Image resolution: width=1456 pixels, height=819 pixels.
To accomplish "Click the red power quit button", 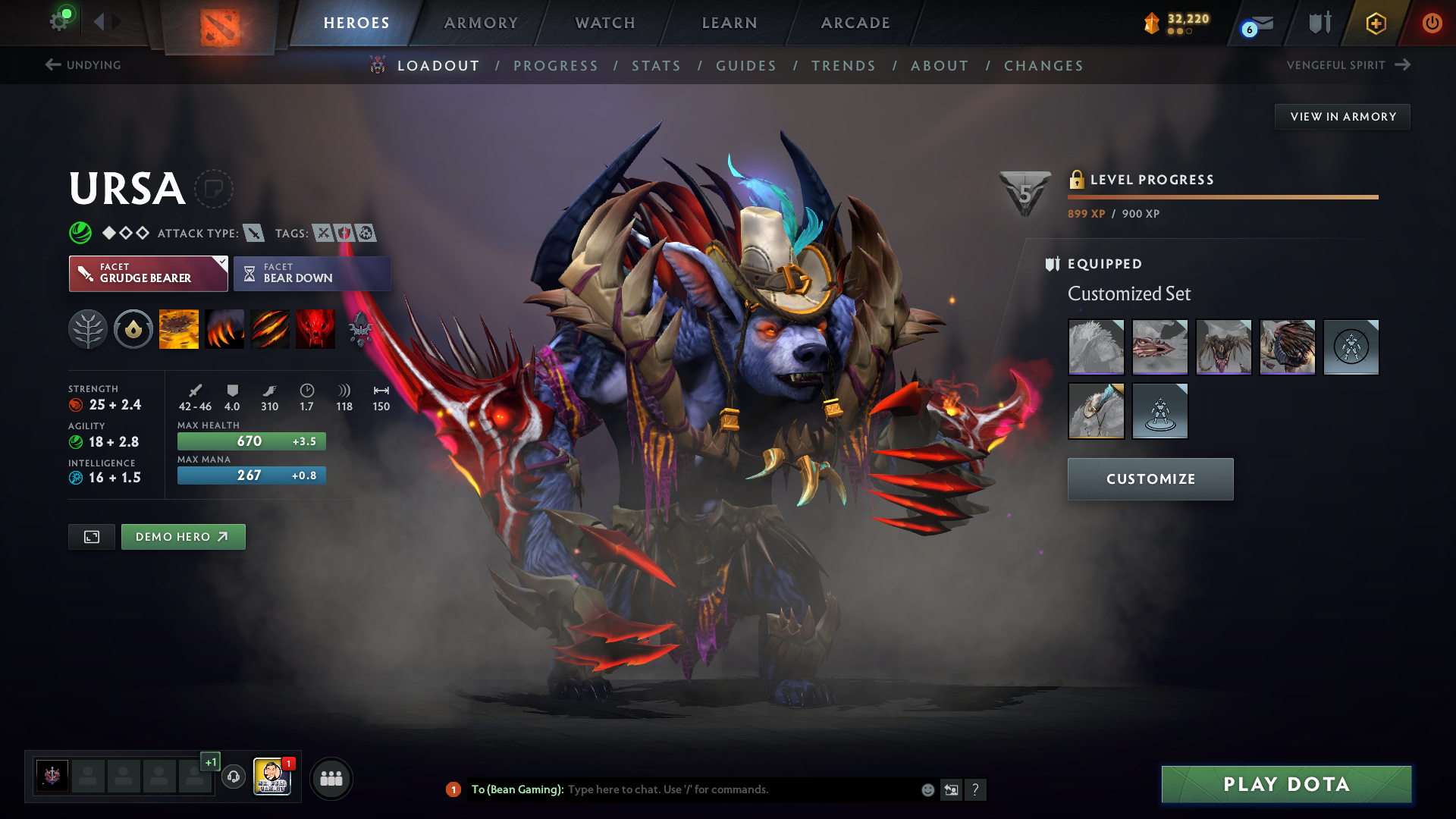I will point(1432,23).
